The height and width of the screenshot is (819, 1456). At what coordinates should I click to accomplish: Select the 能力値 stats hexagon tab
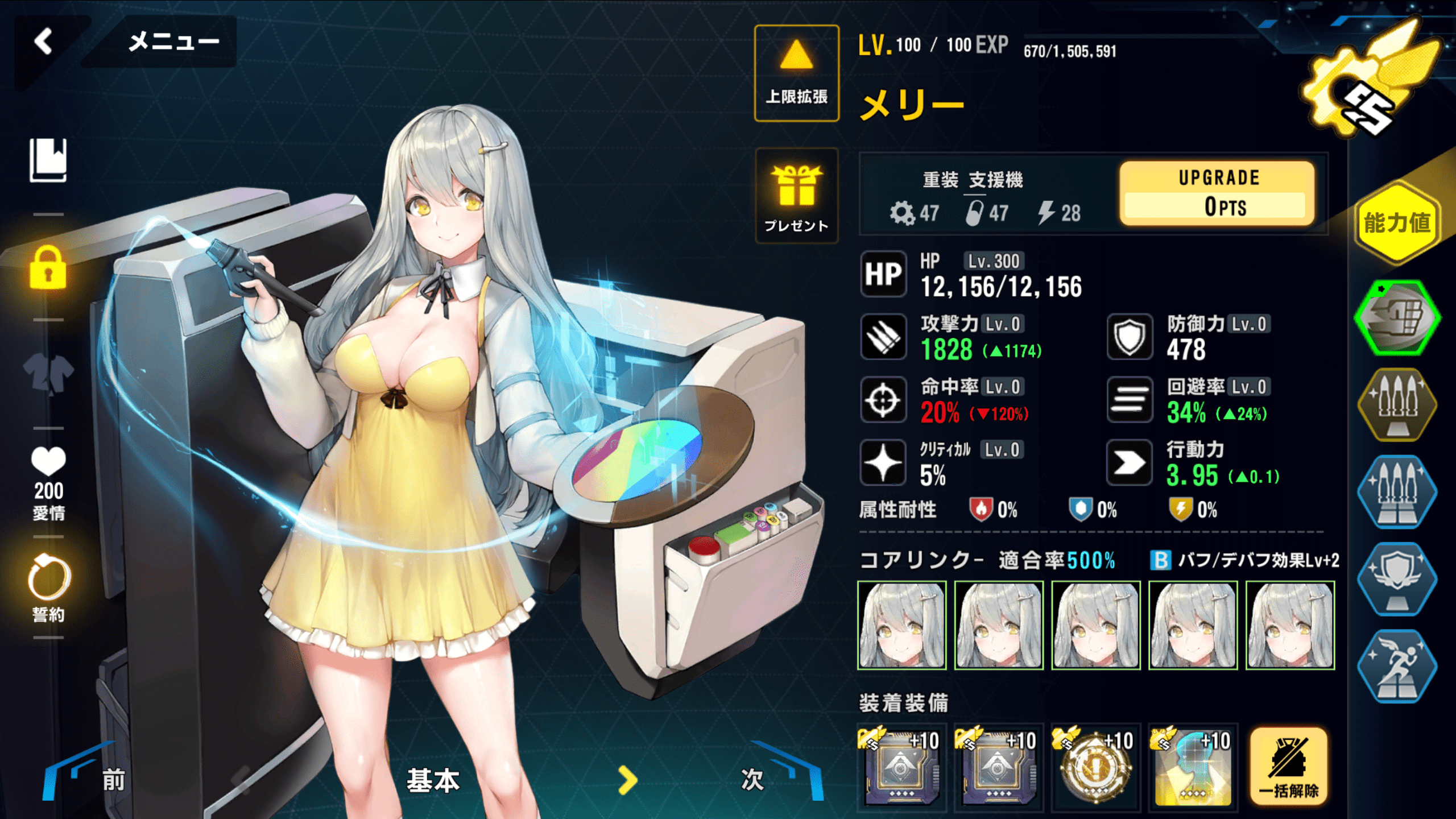[x=1397, y=223]
